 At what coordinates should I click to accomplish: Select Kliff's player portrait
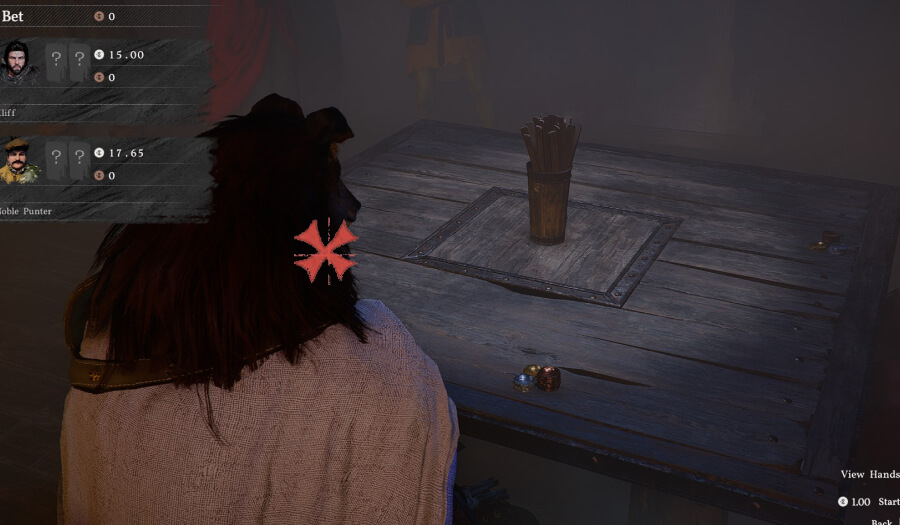pos(17,60)
